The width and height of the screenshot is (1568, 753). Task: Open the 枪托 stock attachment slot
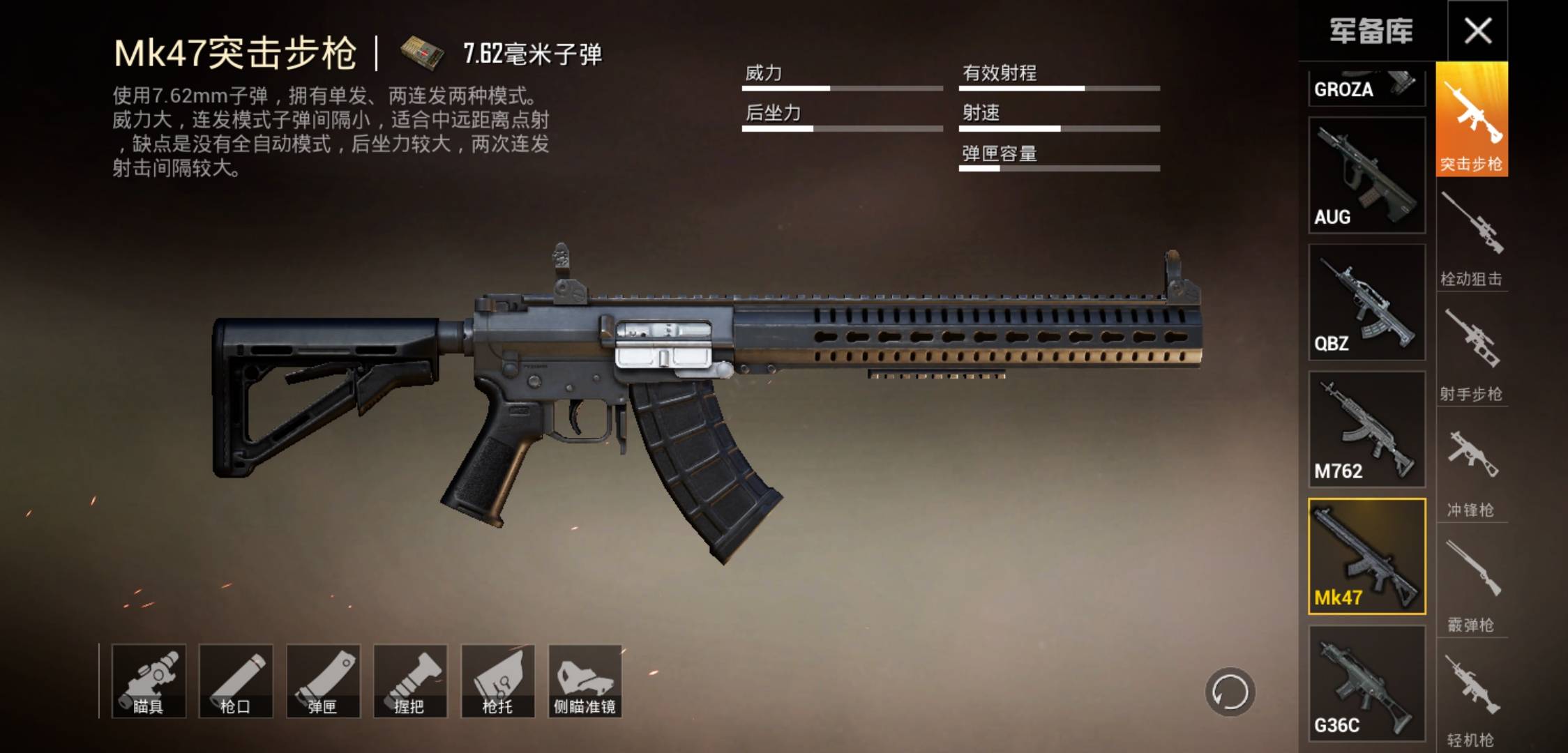click(x=497, y=680)
